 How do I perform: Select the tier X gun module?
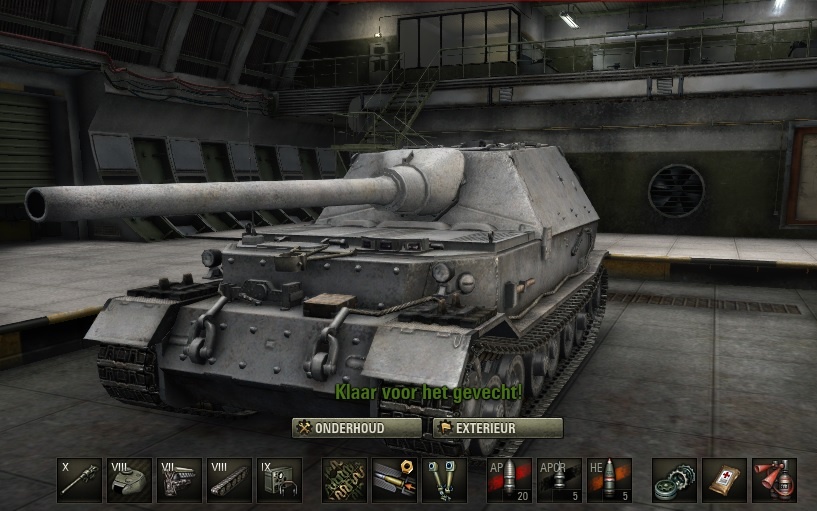[80, 480]
